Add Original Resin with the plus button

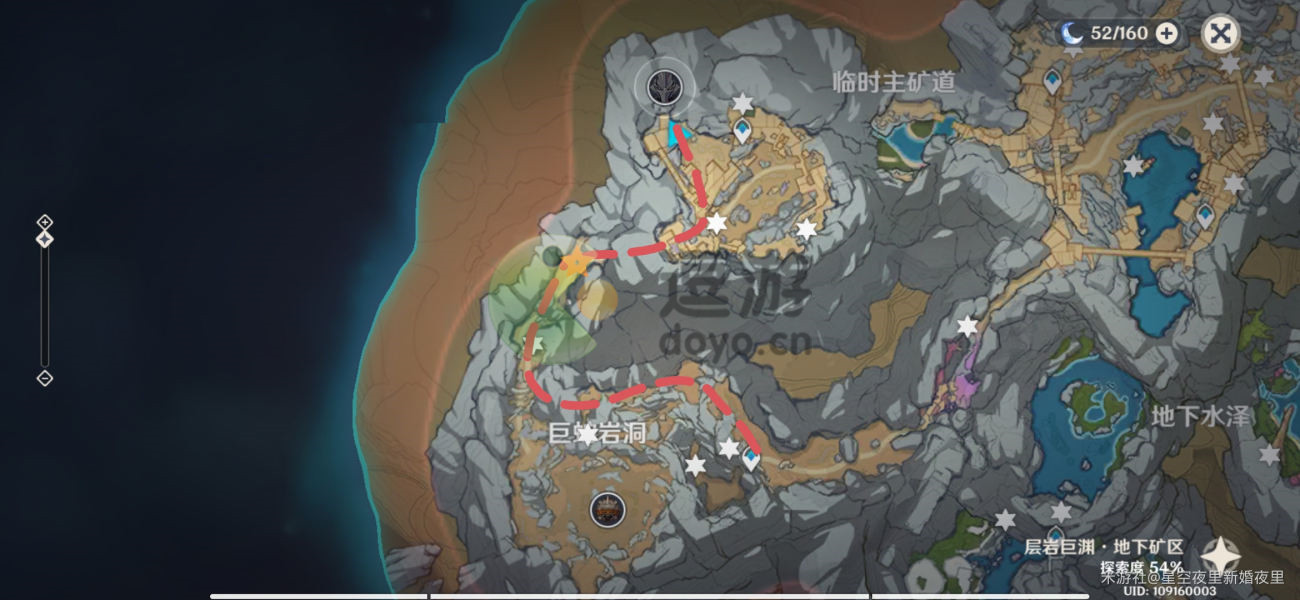coord(1166,33)
